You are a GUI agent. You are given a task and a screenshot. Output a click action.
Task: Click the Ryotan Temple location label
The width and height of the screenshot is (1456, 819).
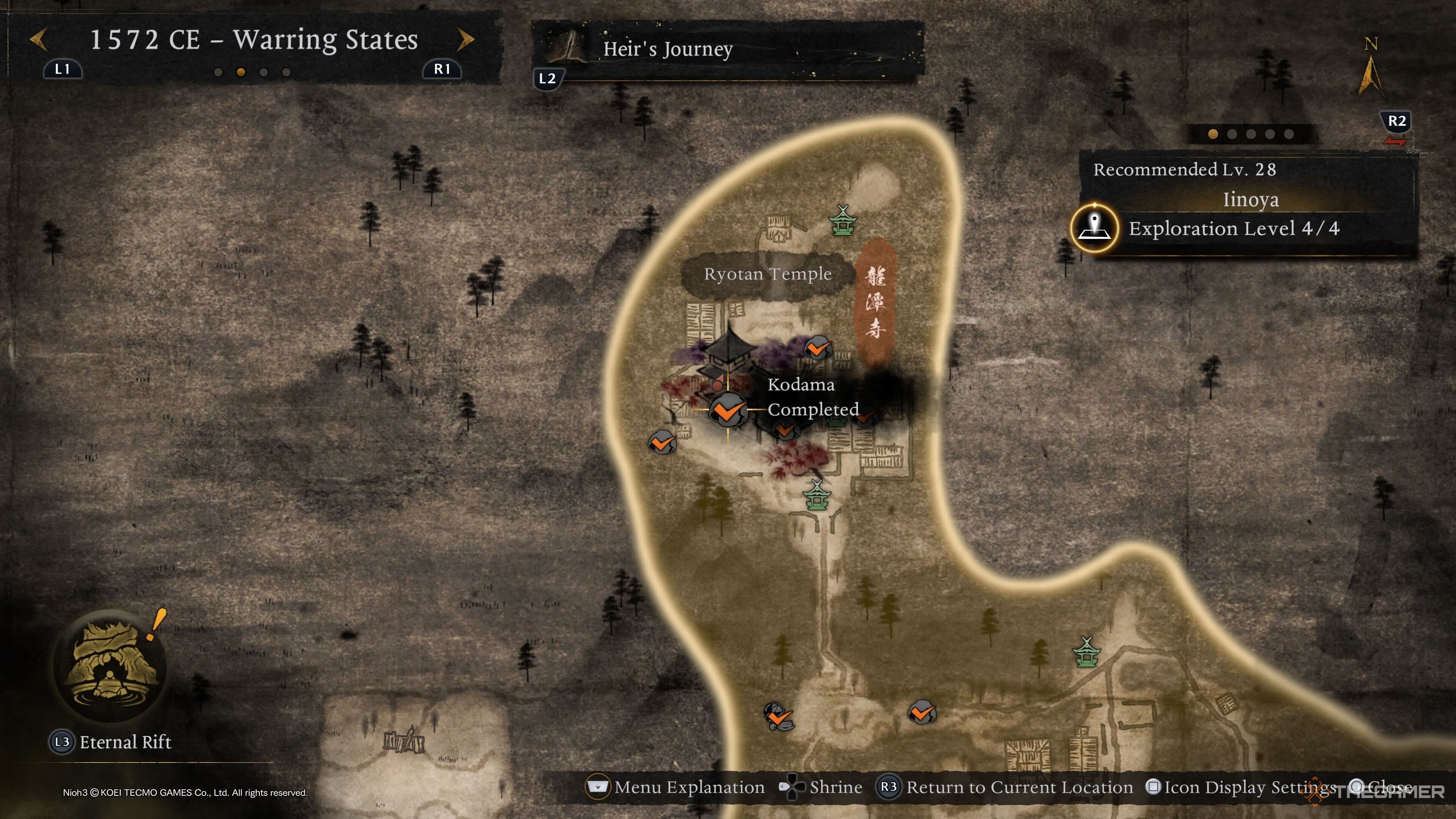click(767, 275)
